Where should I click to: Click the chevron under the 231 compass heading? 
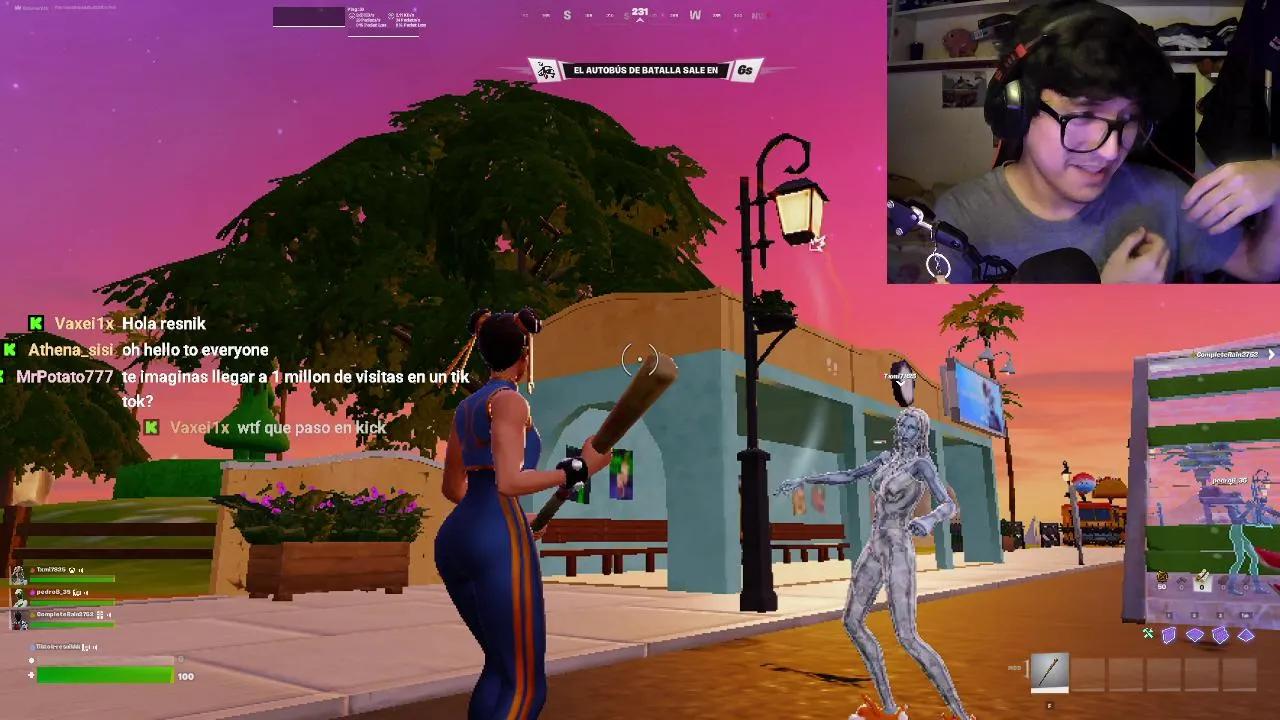(640, 19)
